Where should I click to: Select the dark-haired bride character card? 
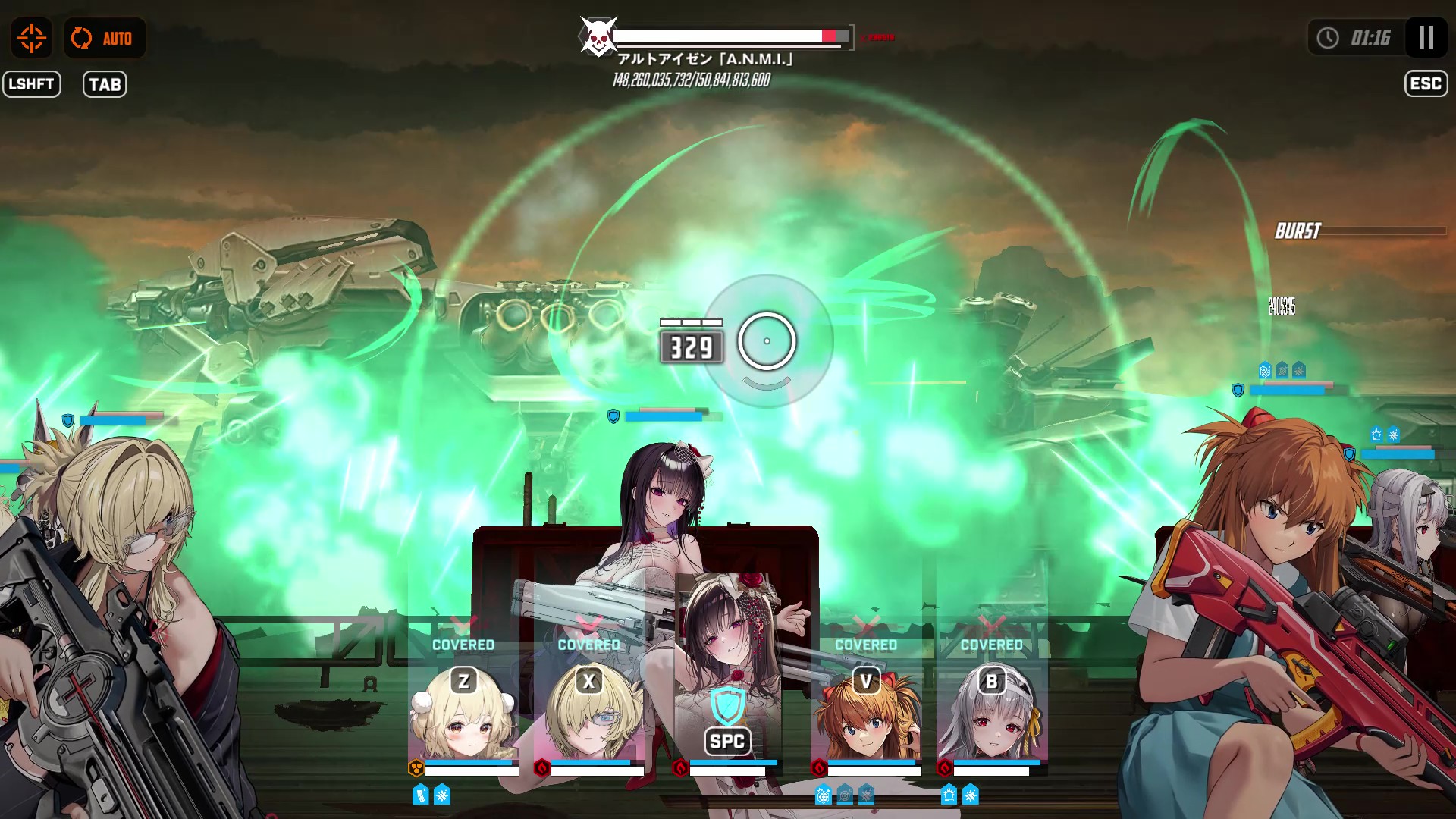(x=727, y=682)
